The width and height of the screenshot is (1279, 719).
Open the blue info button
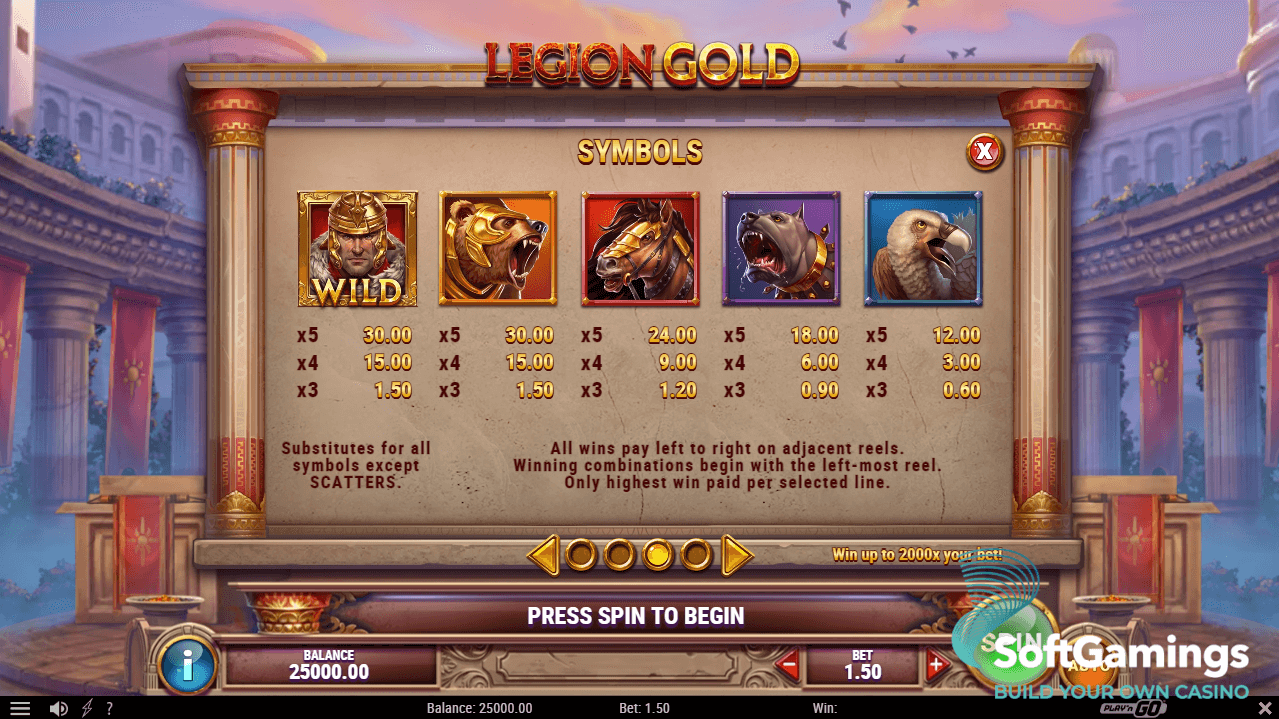coord(187,663)
